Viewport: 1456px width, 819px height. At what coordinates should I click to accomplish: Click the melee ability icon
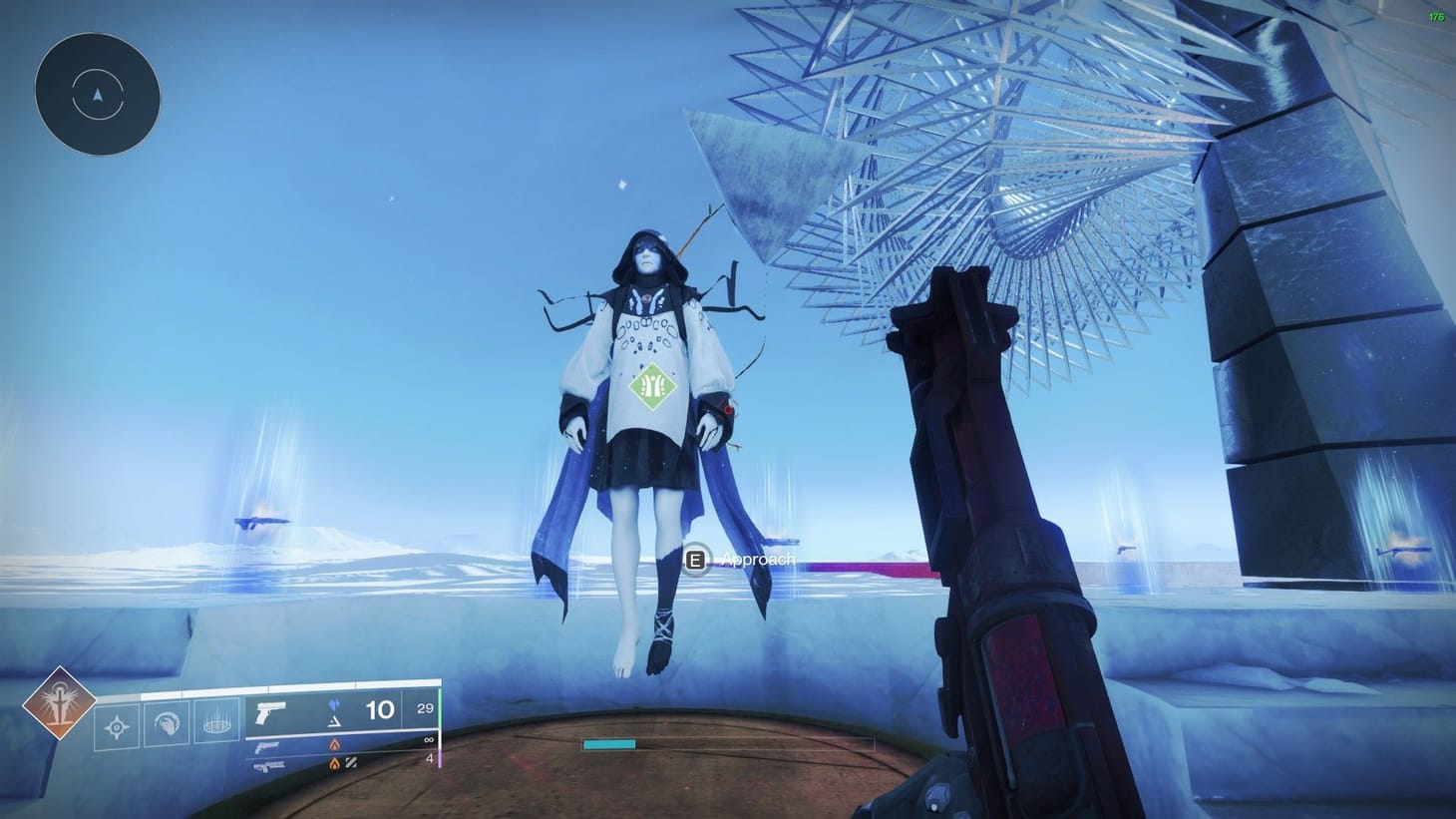167,723
